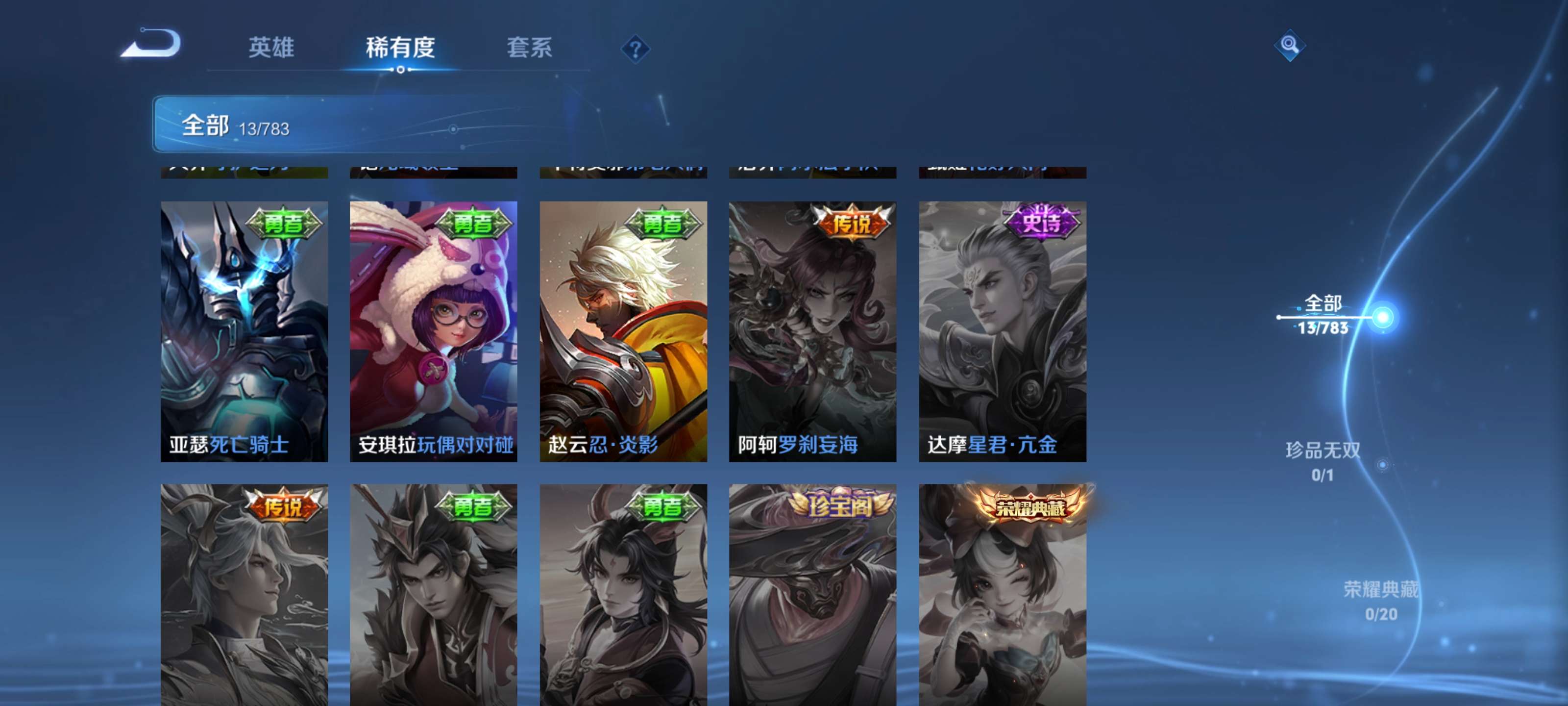Open the search magnifier icon
Viewport: 1568px width, 706px height.
pyautogui.click(x=1289, y=45)
